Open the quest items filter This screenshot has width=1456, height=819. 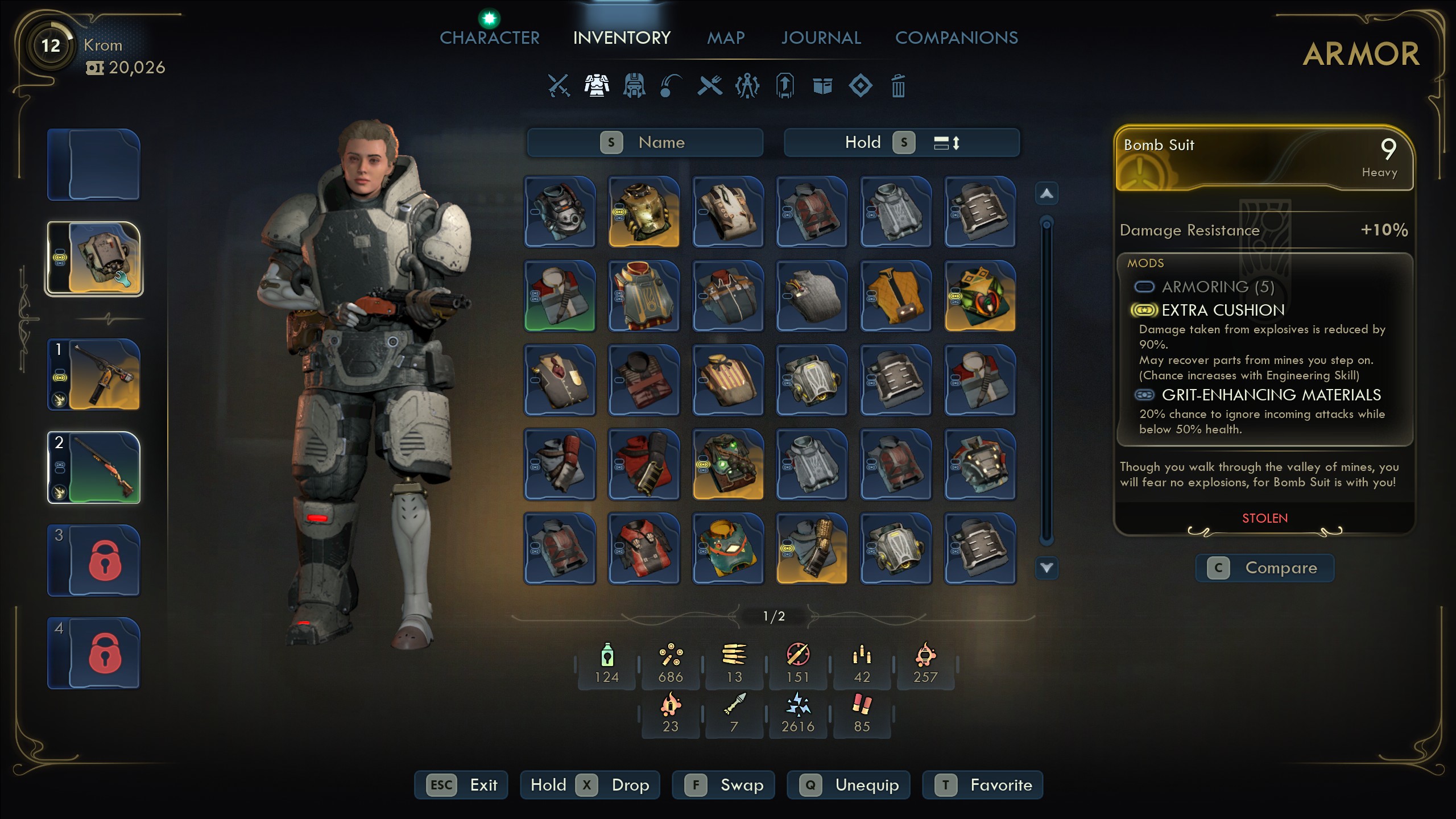(785, 85)
